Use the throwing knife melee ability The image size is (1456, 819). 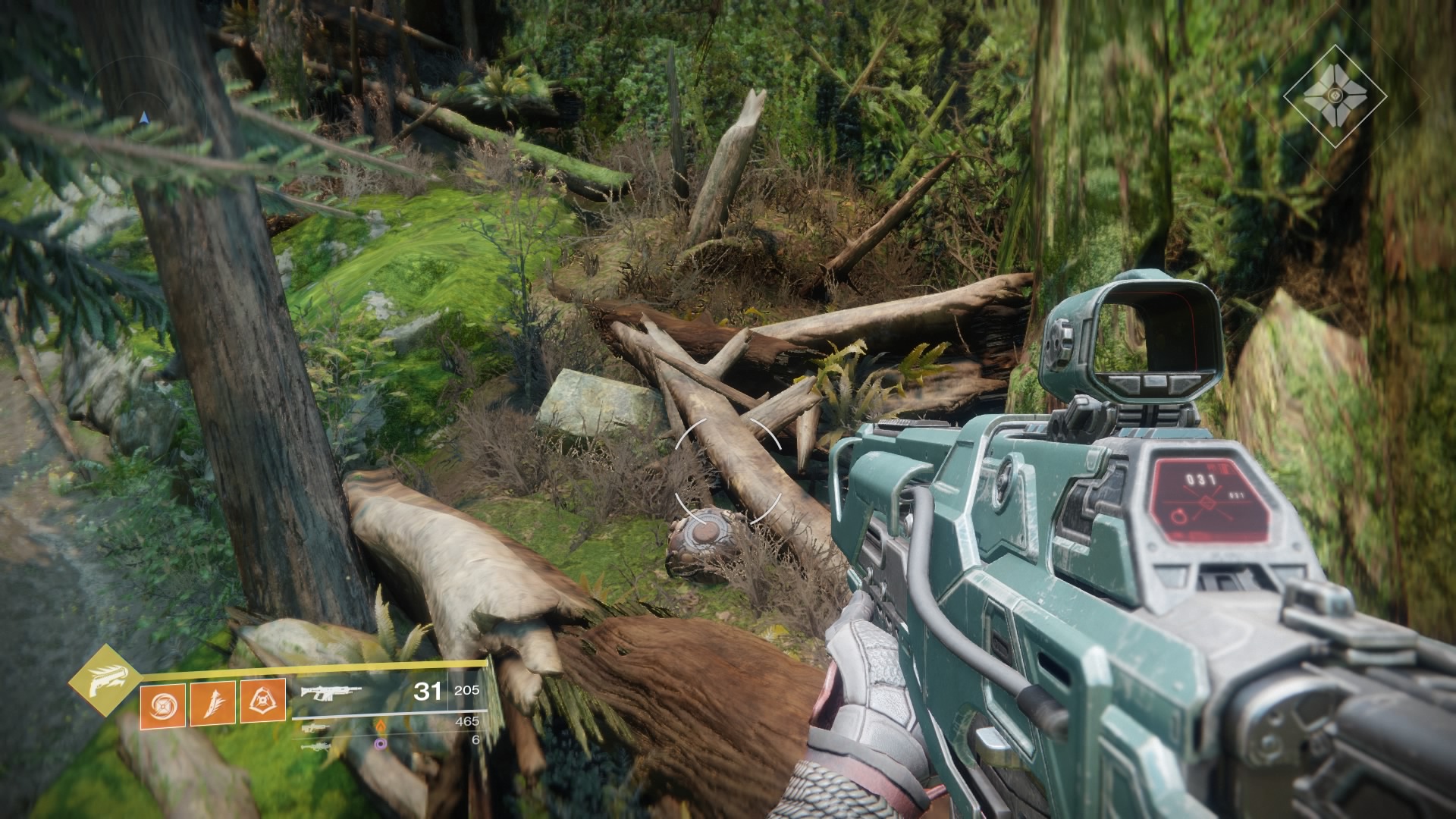(213, 703)
